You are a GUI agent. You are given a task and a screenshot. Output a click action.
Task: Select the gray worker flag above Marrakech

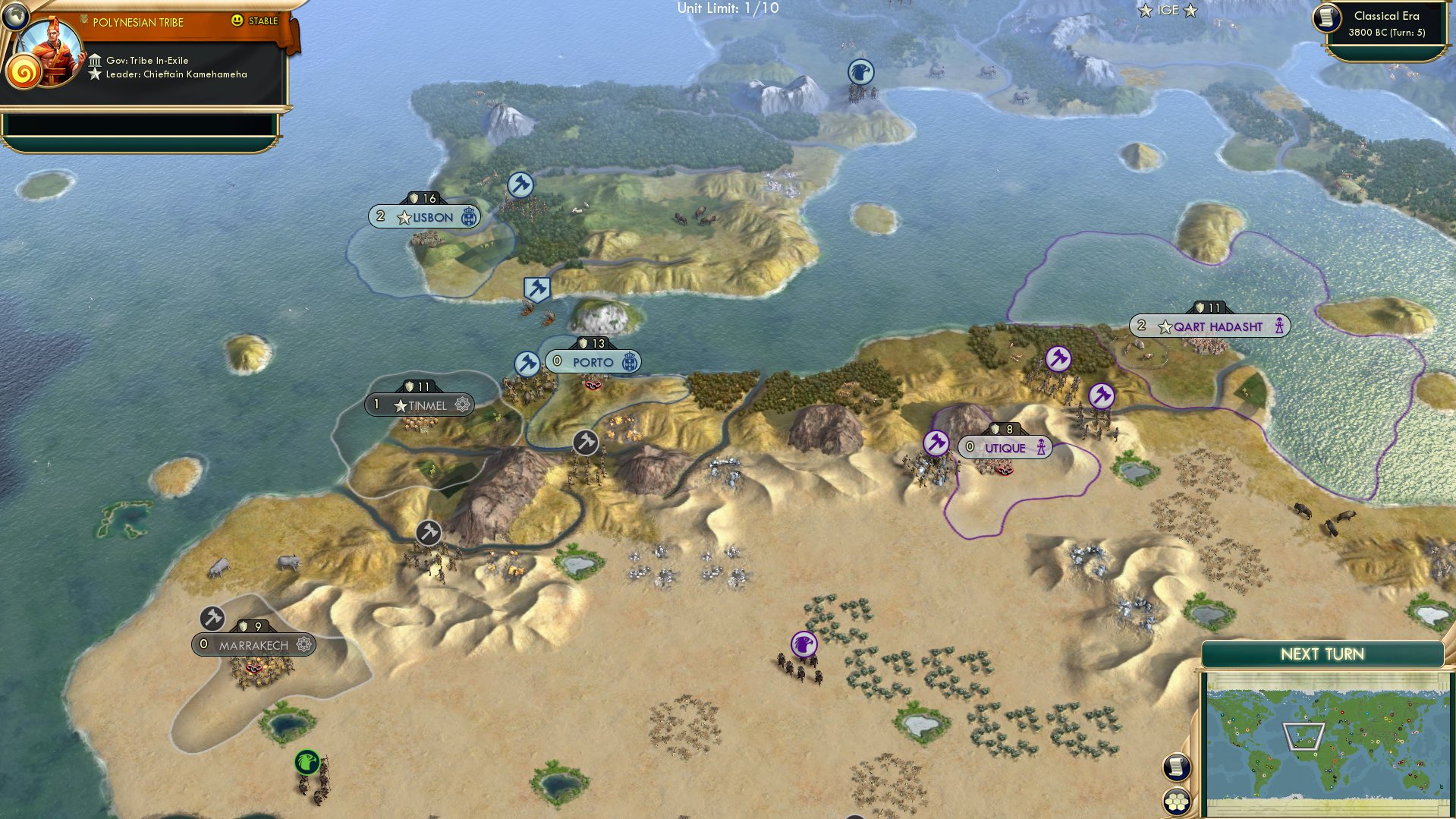(212, 619)
